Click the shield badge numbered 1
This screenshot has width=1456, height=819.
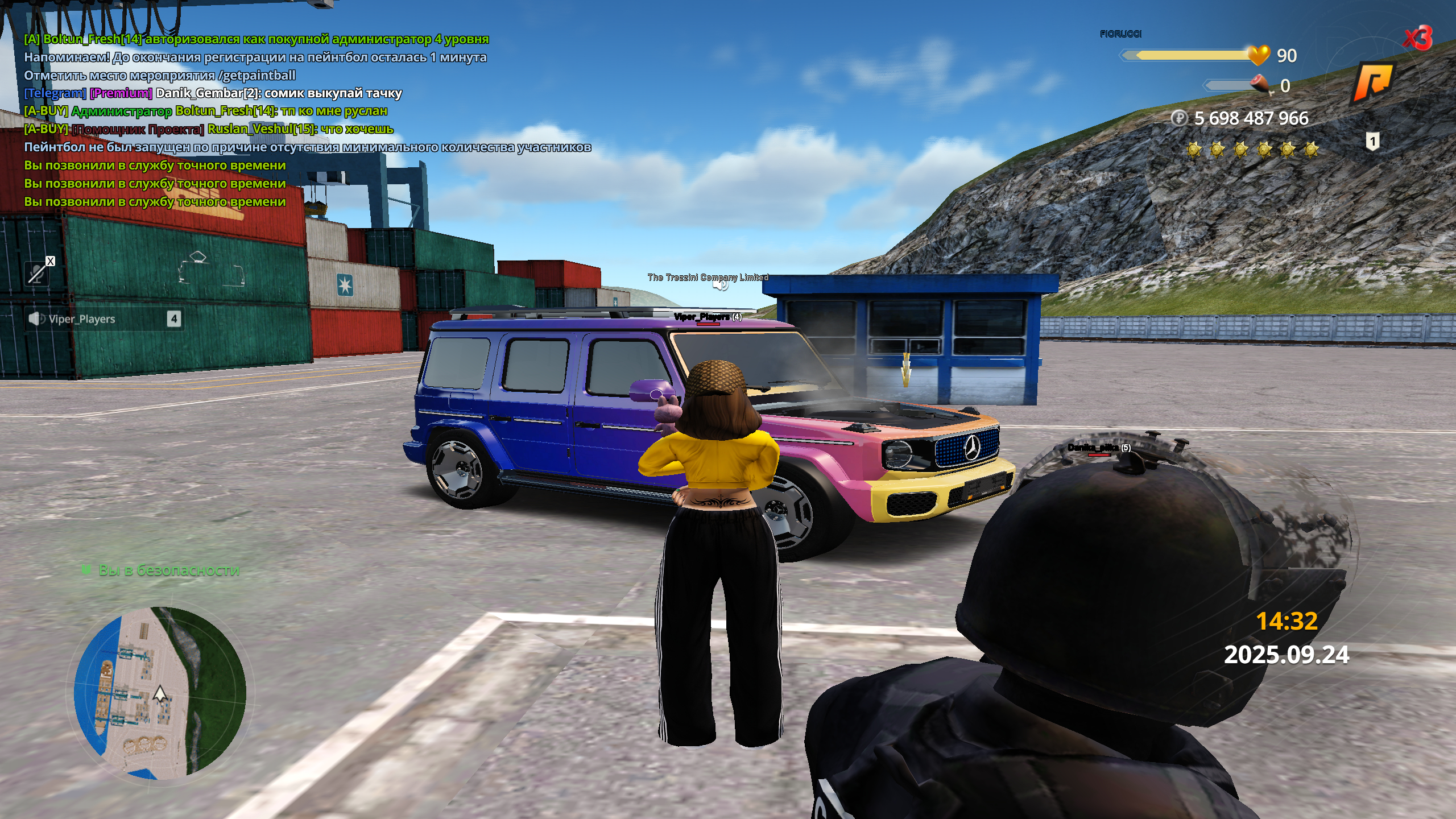coord(1372,141)
